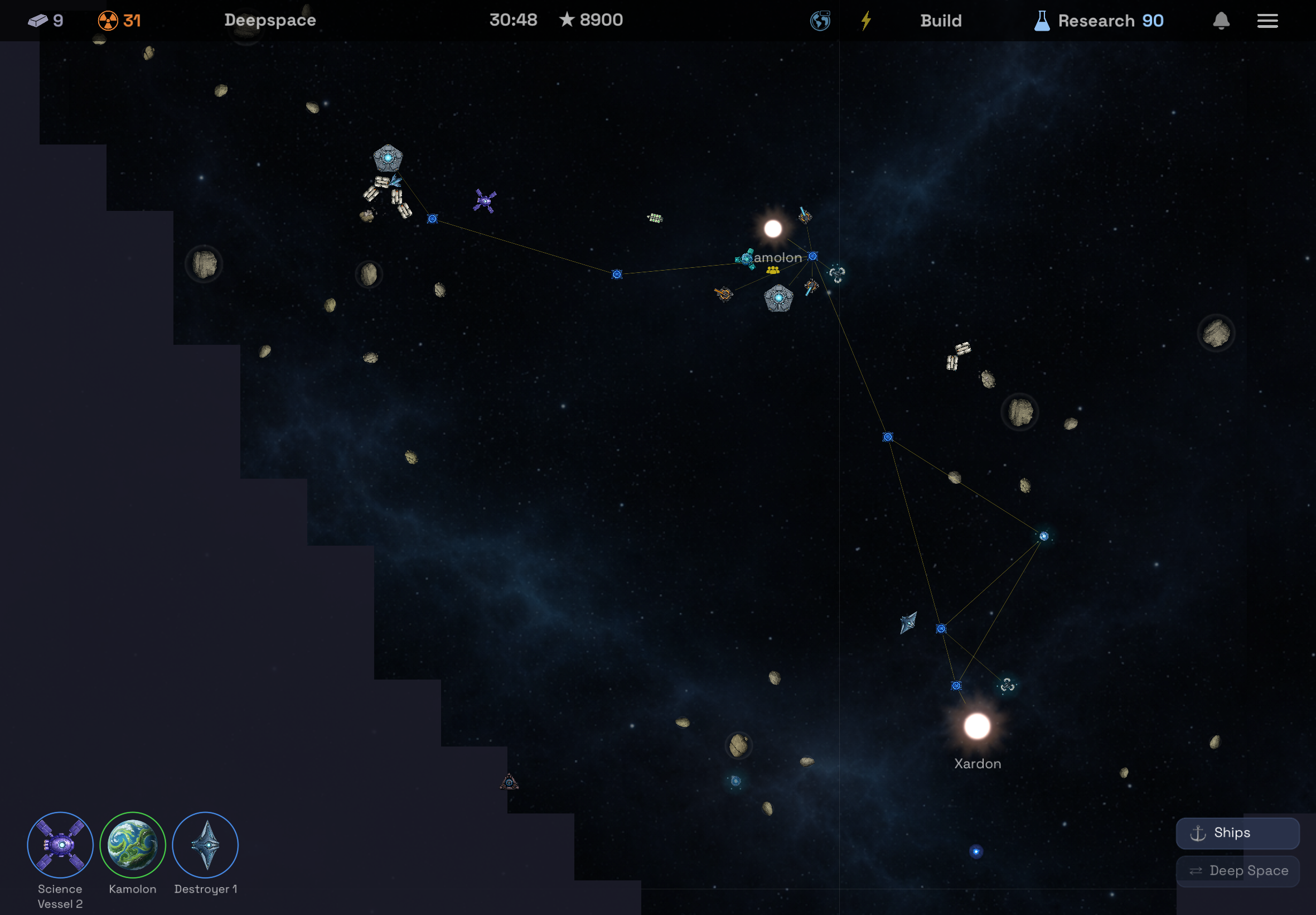
Task: Select the pentagonal station near Kamolon
Action: (x=780, y=297)
